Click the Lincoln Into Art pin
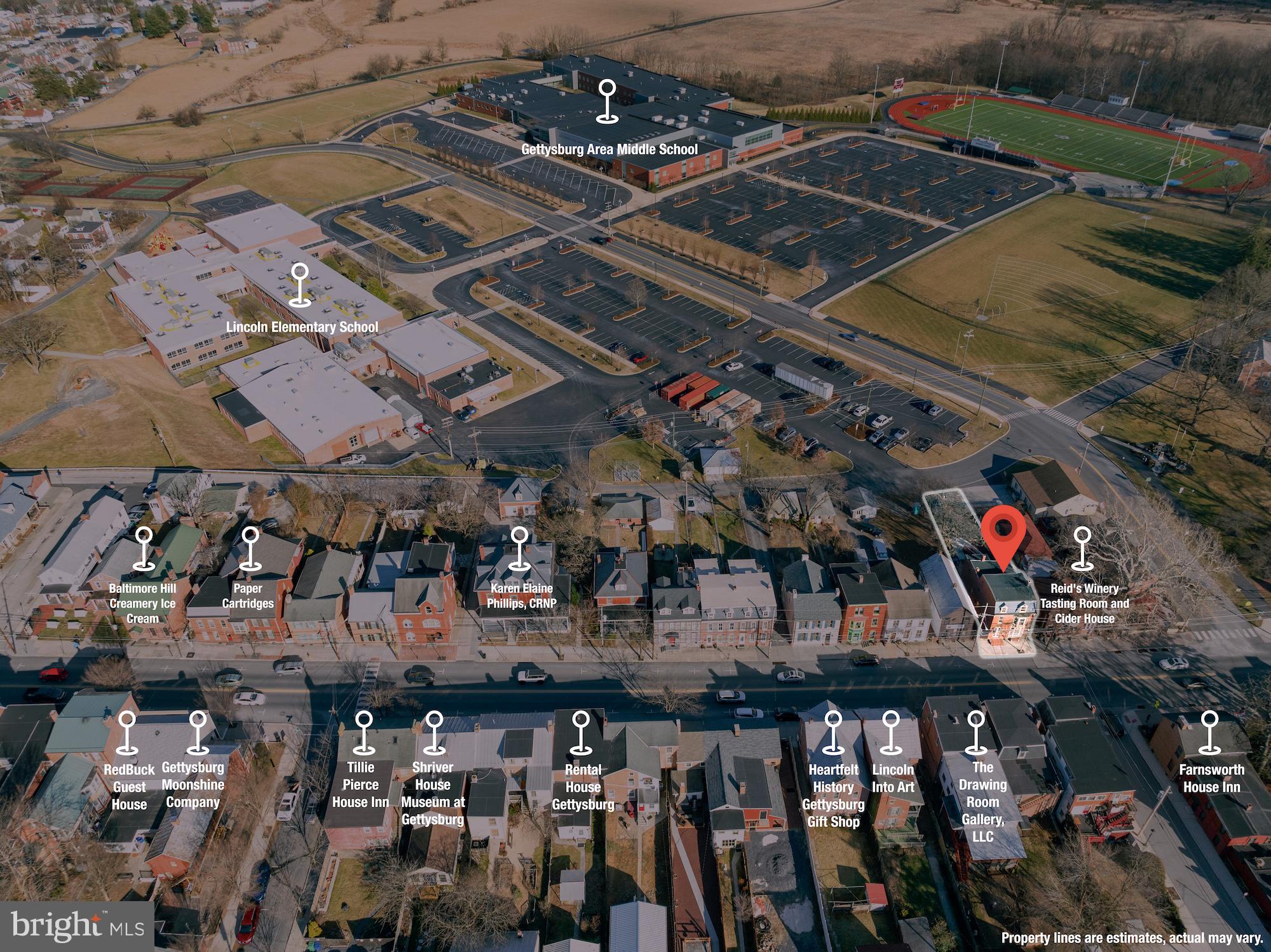This screenshot has height=952, width=1271. coord(891,732)
